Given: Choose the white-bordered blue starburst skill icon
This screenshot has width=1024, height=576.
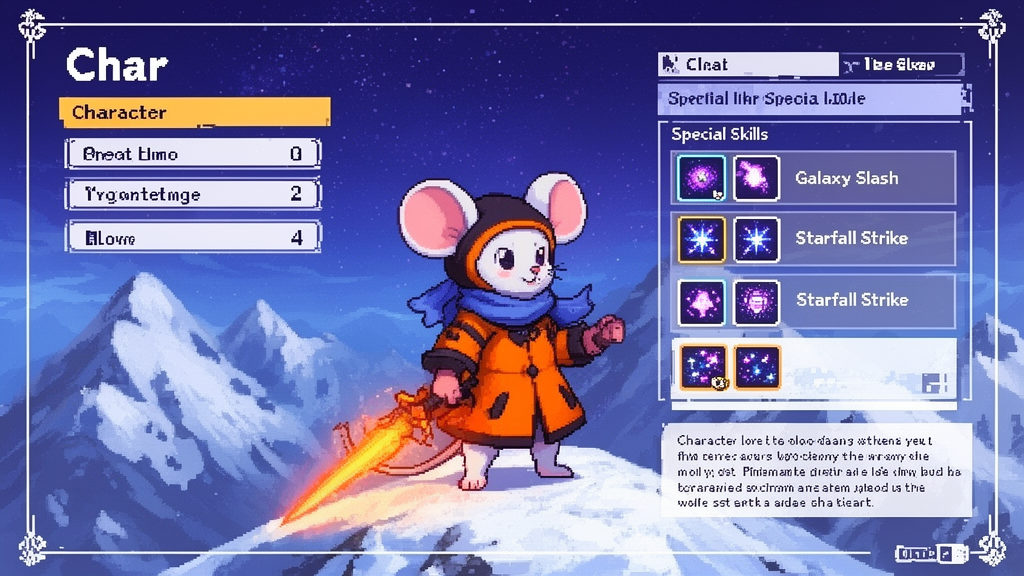Looking at the screenshot, I should [x=756, y=239].
